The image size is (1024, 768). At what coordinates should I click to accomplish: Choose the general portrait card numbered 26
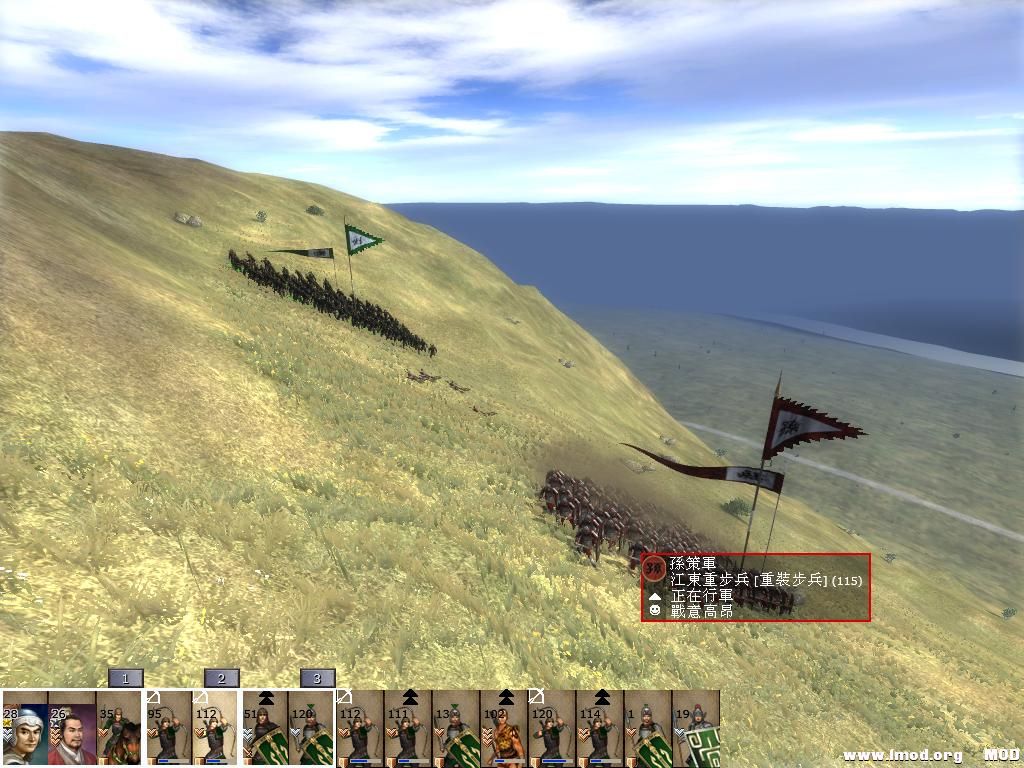coord(72,729)
